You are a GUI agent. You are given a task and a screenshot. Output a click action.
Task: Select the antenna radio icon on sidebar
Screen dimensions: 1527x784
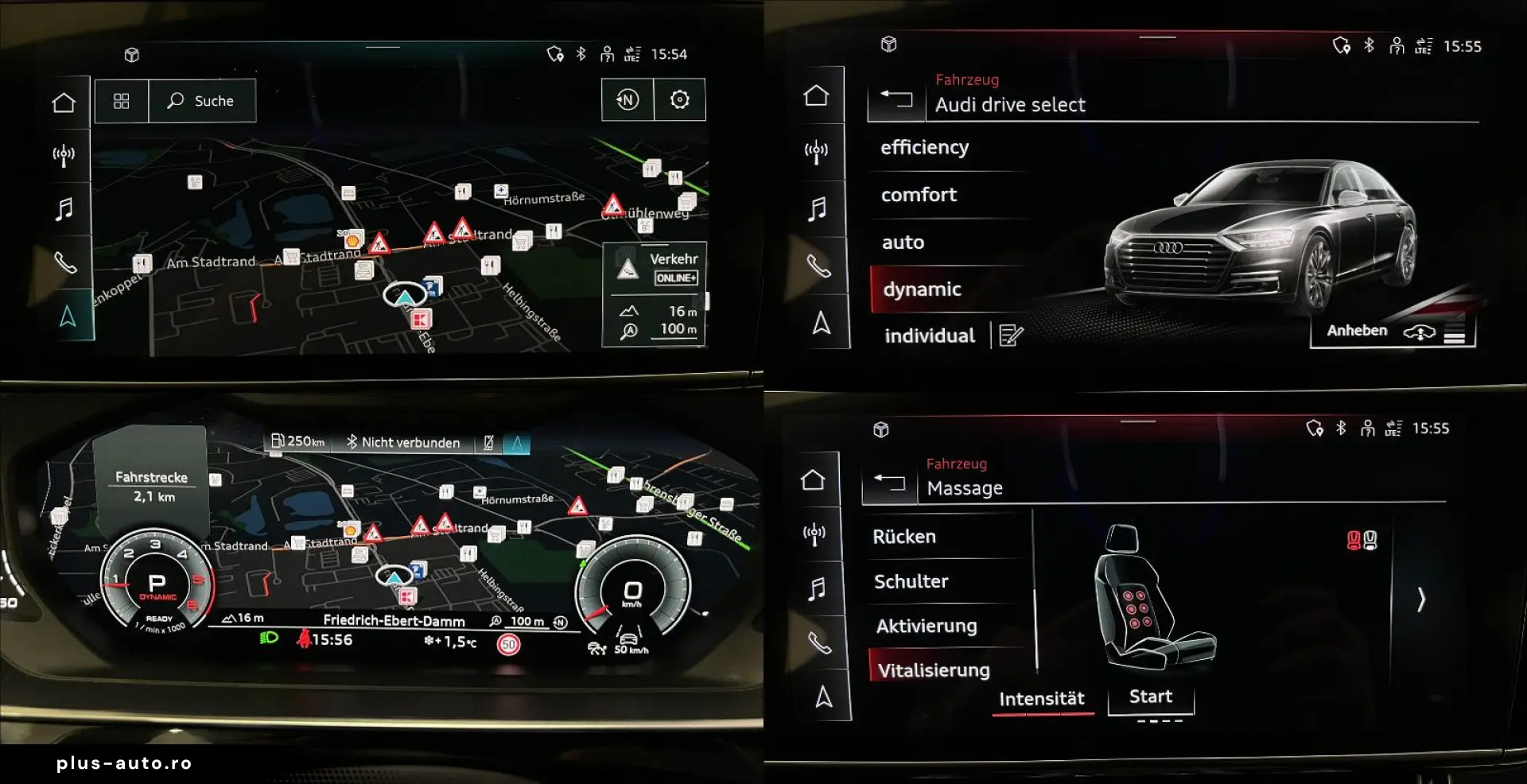[65, 155]
